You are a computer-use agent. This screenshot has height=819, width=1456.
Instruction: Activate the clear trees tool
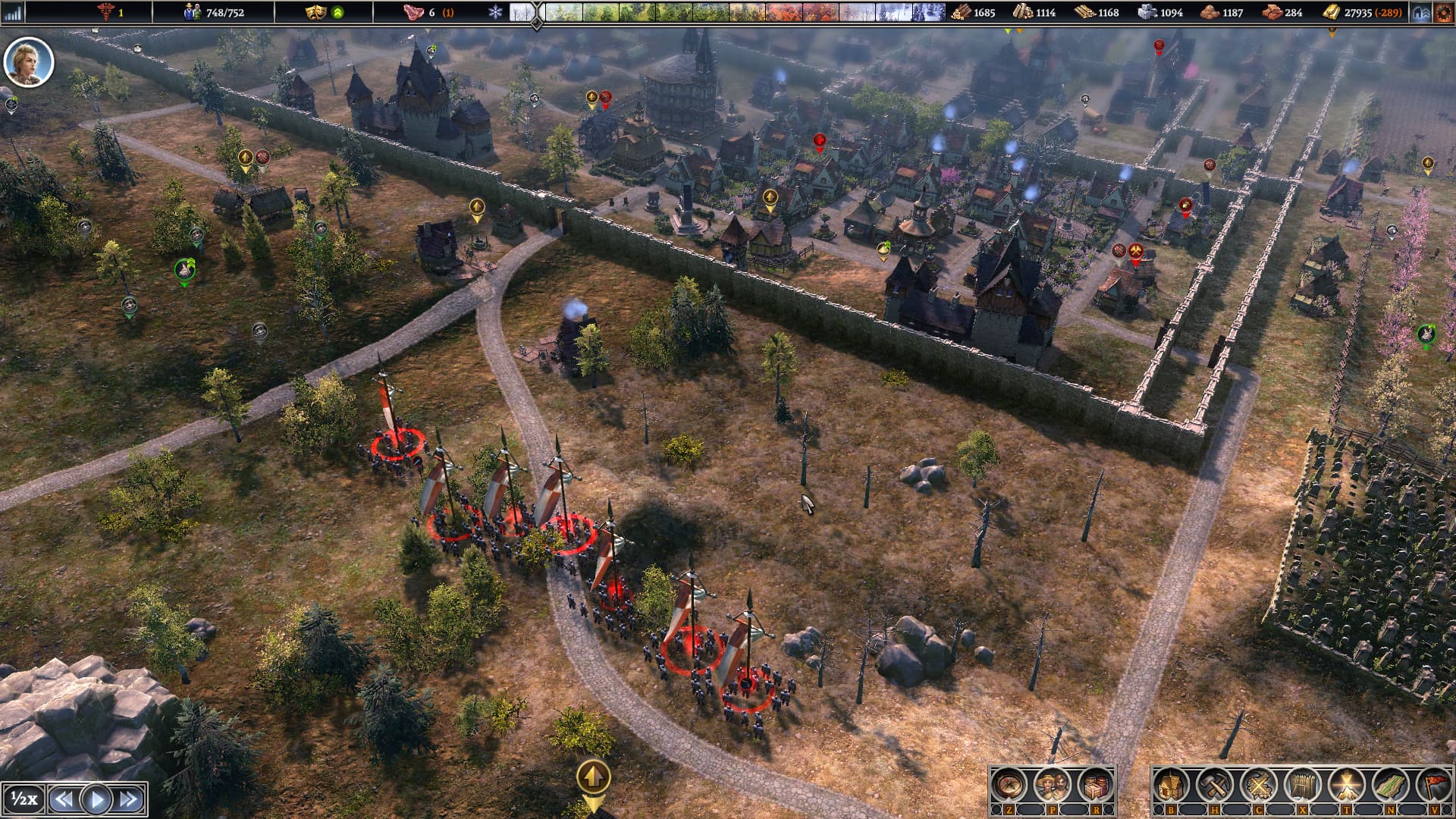click(x=1258, y=786)
